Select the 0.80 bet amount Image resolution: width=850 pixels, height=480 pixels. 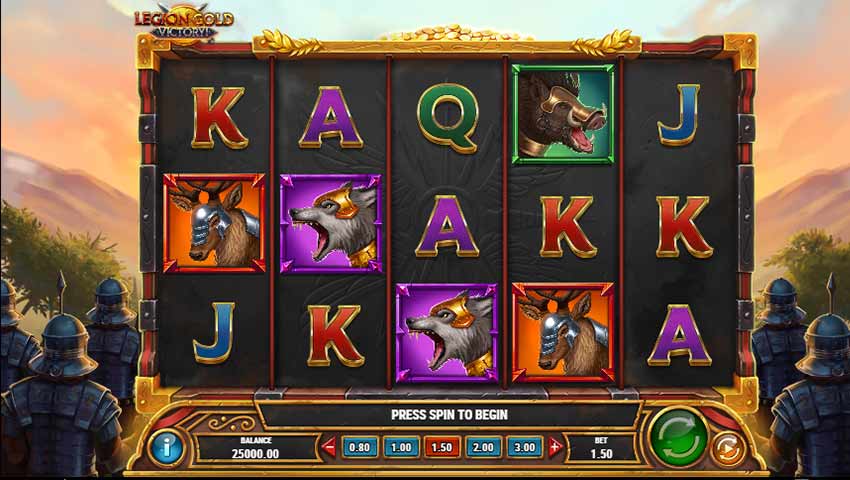(x=360, y=448)
